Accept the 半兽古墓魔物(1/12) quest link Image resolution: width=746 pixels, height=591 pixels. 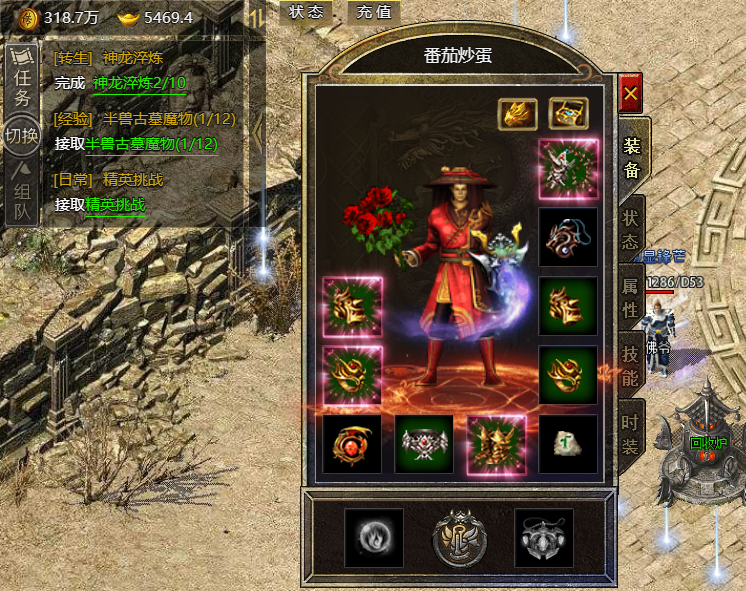point(151,144)
